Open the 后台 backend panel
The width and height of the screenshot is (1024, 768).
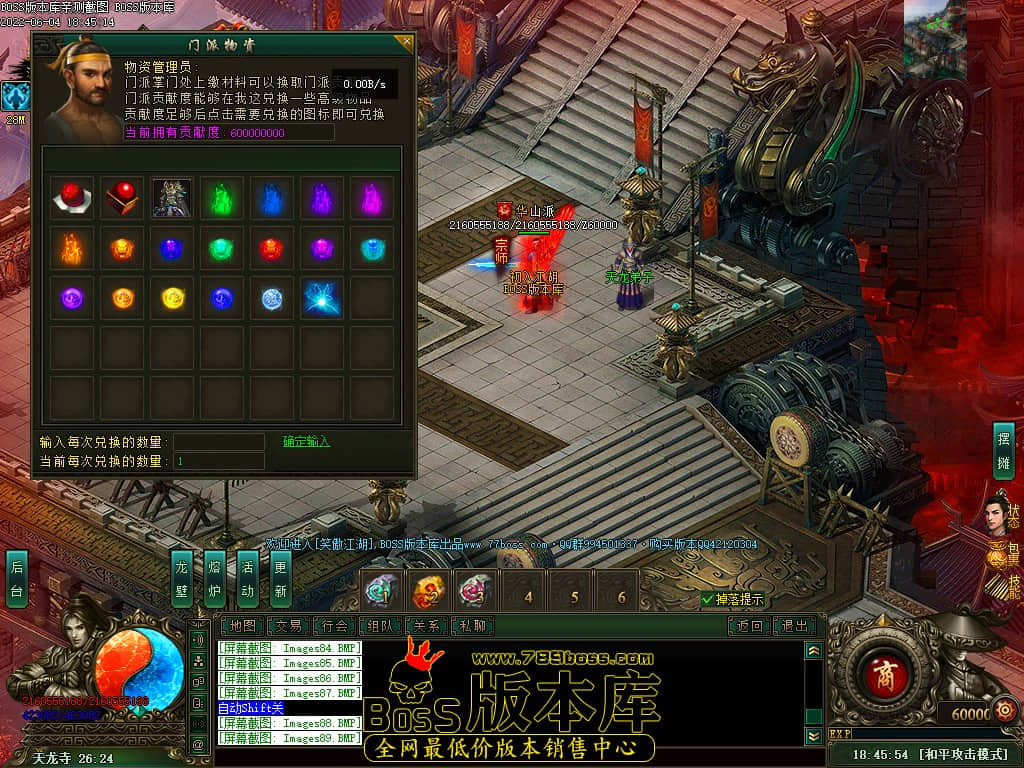[17, 578]
